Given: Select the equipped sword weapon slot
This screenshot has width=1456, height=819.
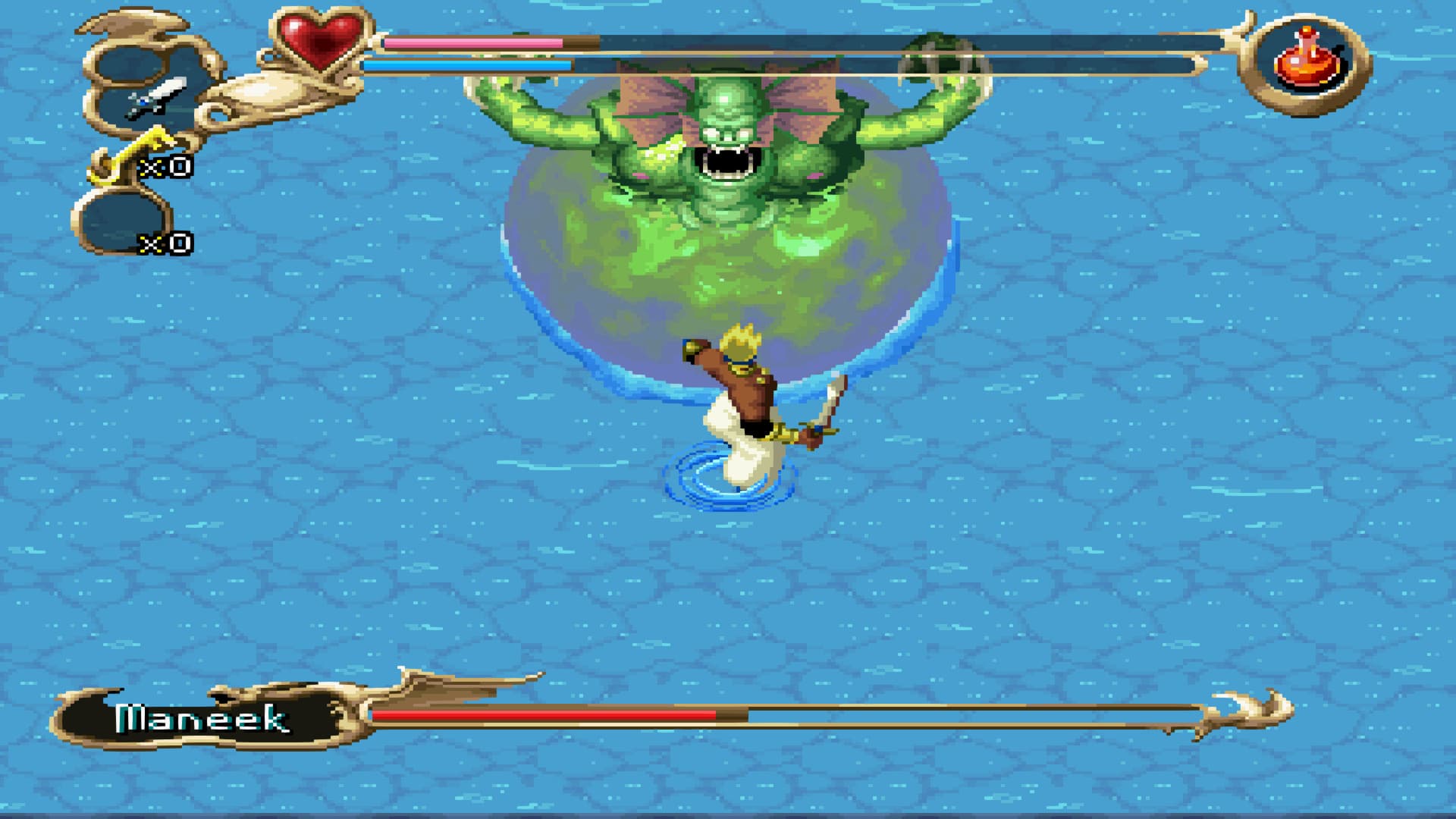Looking at the screenshot, I should [x=155, y=98].
